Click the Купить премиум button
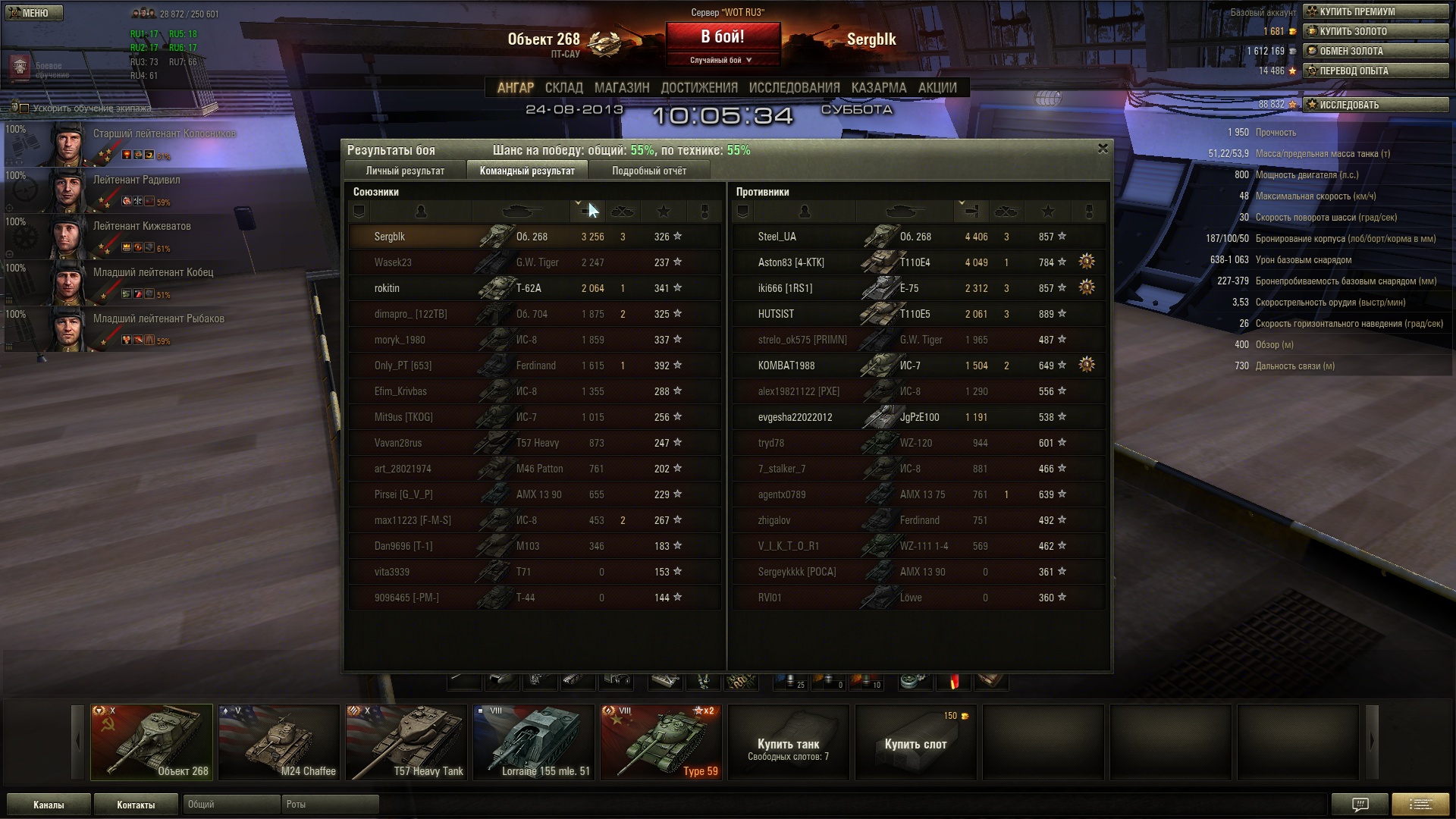This screenshot has height=819, width=1456. (1375, 11)
